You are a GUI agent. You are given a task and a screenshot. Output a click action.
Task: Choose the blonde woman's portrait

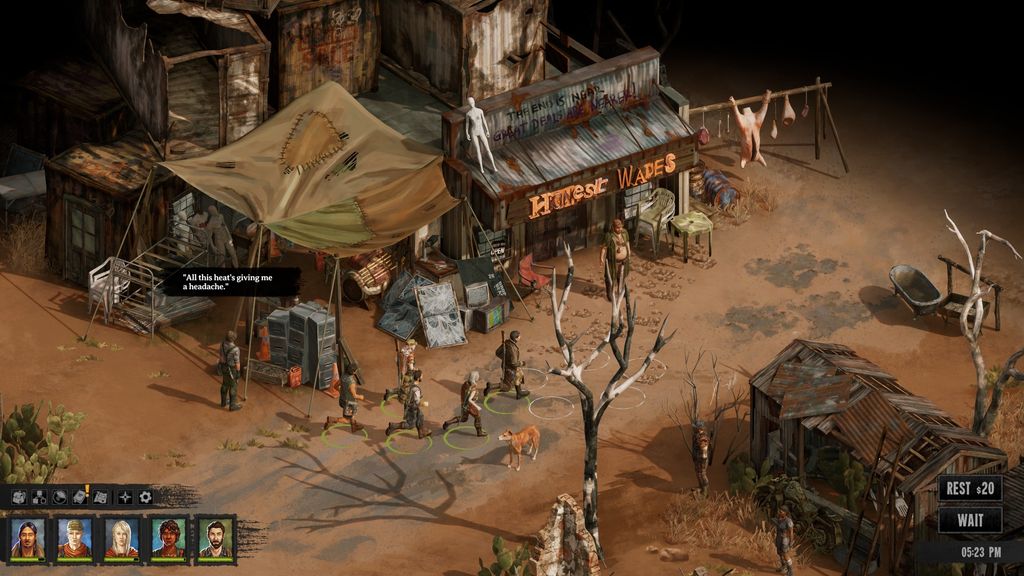tap(121, 537)
